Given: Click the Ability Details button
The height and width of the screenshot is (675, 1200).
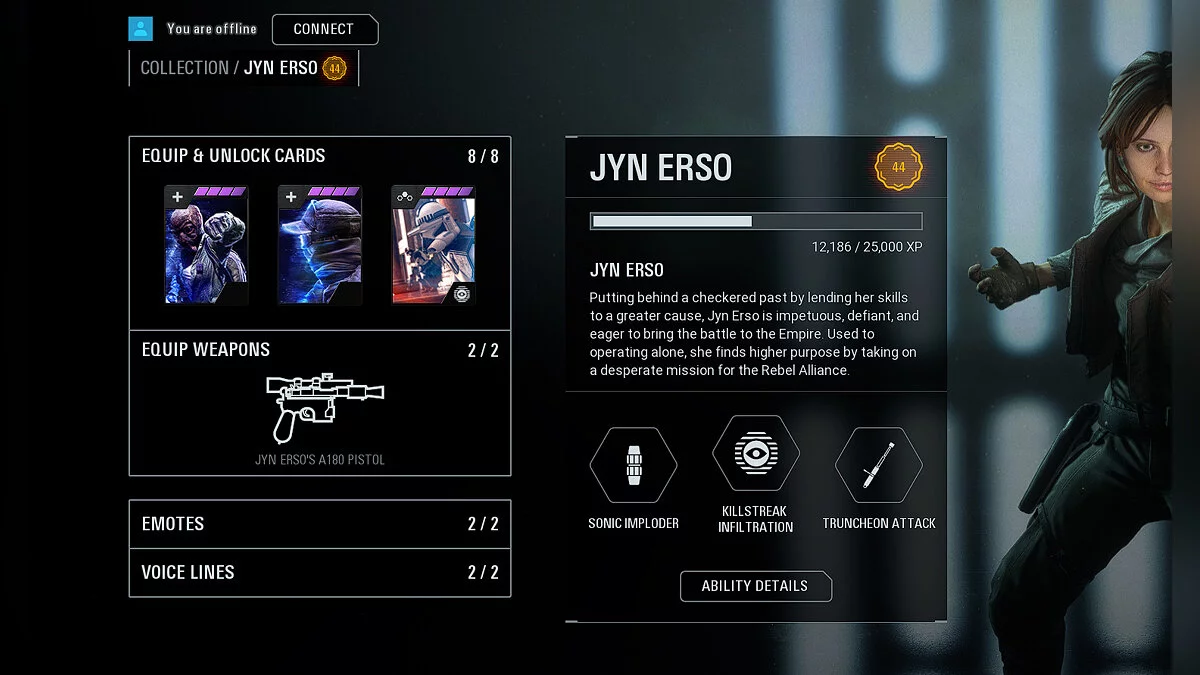Looking at the screenshot, I should tap(755, 586).
